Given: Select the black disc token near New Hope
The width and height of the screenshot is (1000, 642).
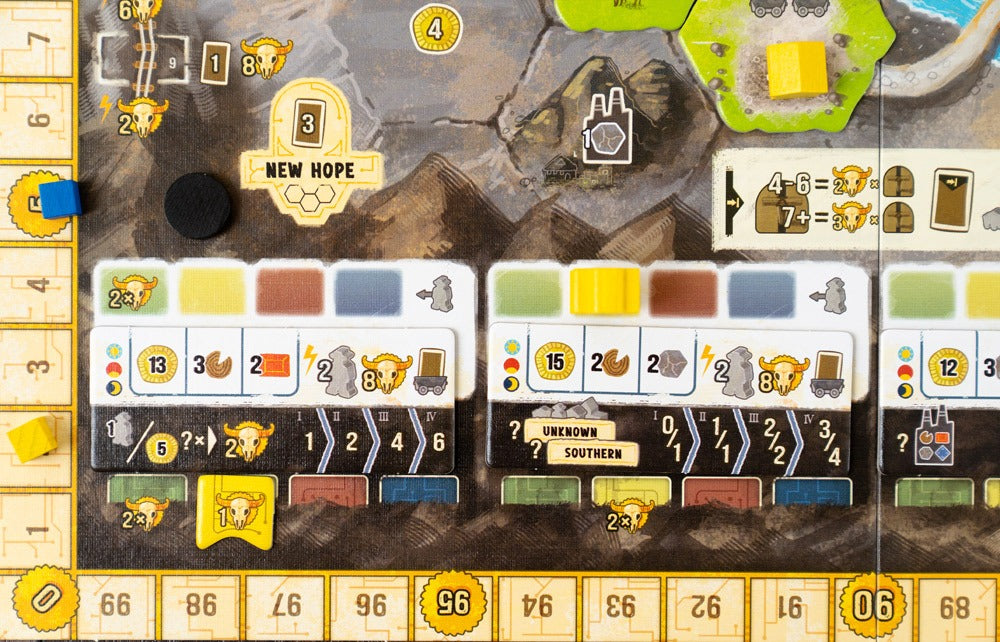Looking at the screenshot, I should 197,206.
